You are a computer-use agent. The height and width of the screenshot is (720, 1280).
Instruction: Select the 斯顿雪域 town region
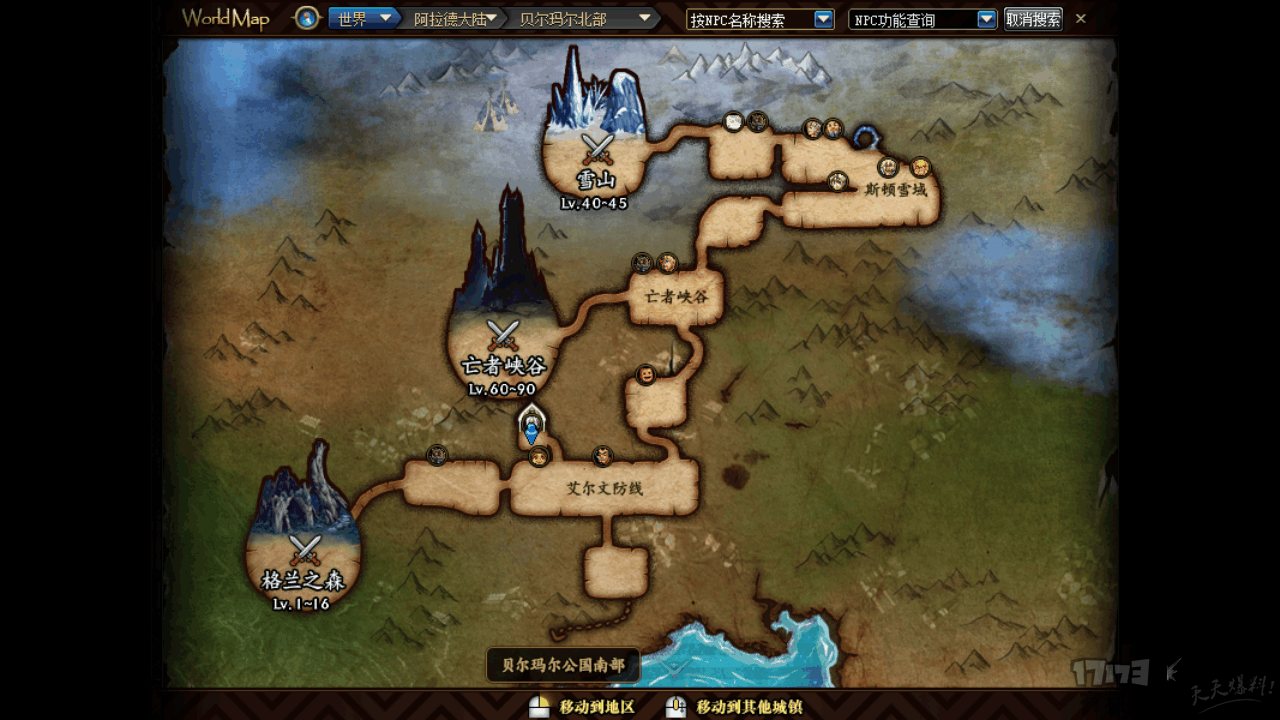(x=895, y=189)
